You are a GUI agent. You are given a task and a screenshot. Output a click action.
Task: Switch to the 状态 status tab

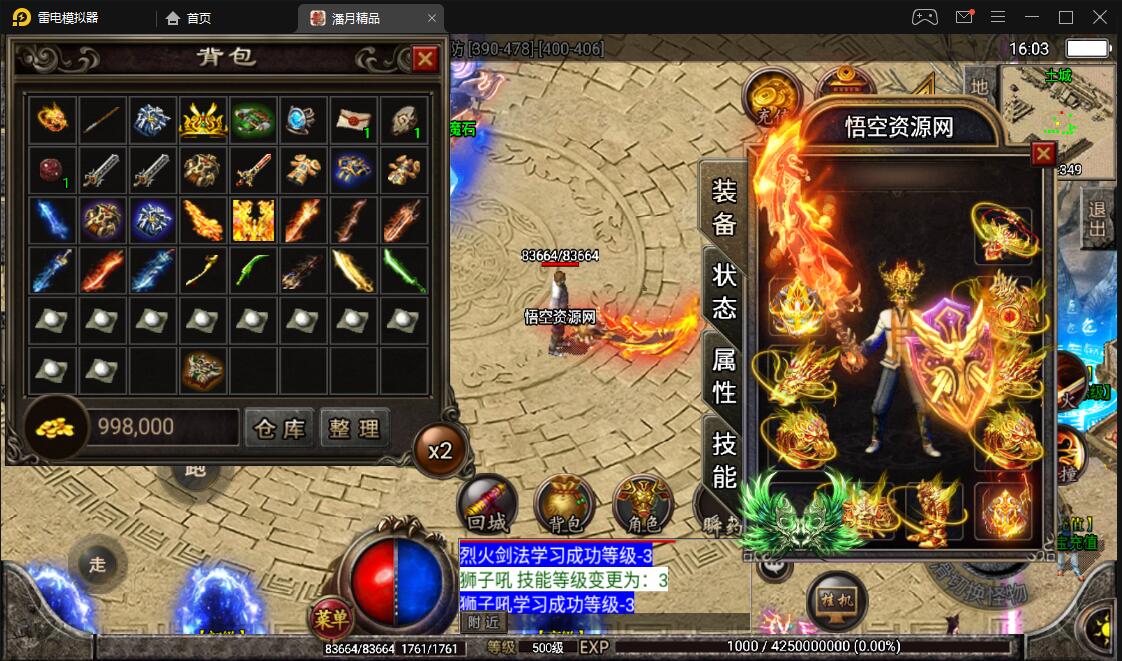pos(724,291)
